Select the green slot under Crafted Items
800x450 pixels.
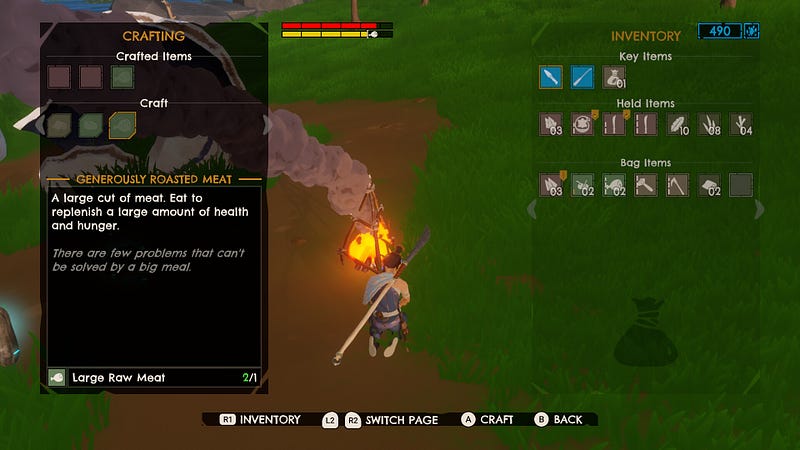[122, 76]
